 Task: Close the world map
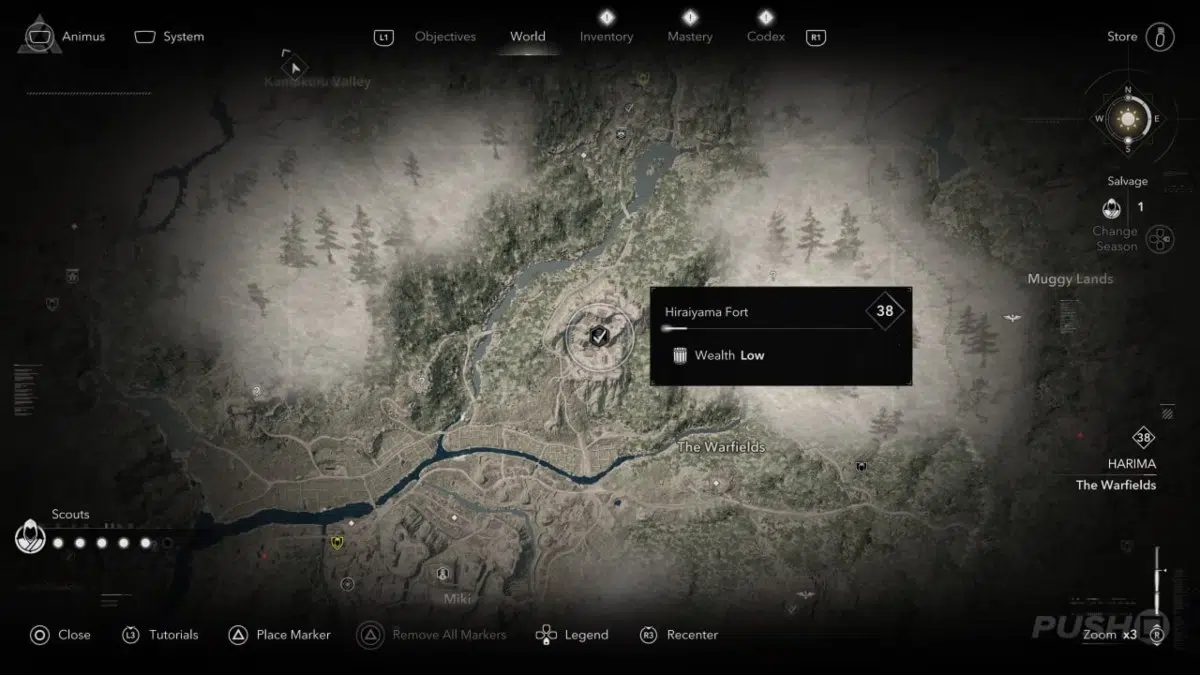[x=73, y=635]
